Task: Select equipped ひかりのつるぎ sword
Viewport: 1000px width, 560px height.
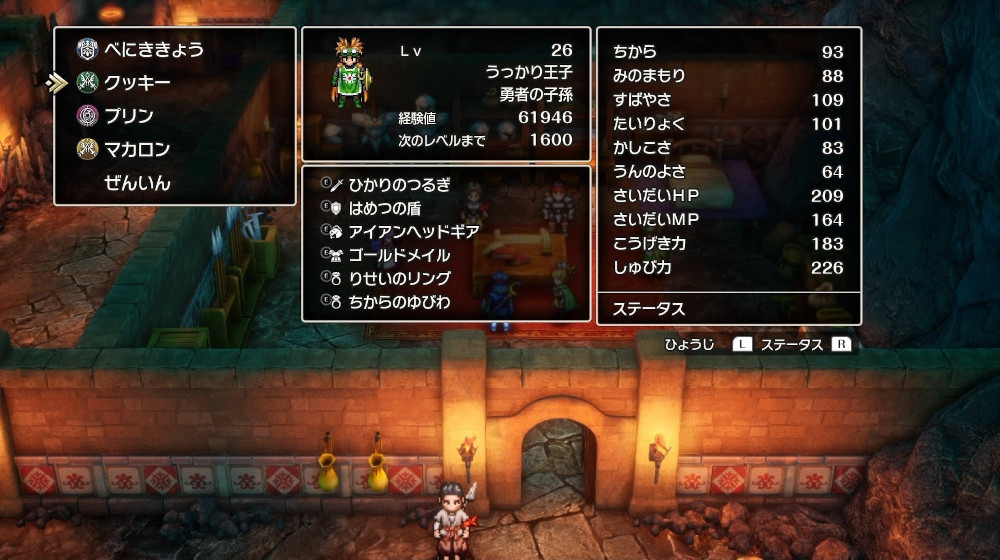Action: pyautogui.click(x=399, y=184)
